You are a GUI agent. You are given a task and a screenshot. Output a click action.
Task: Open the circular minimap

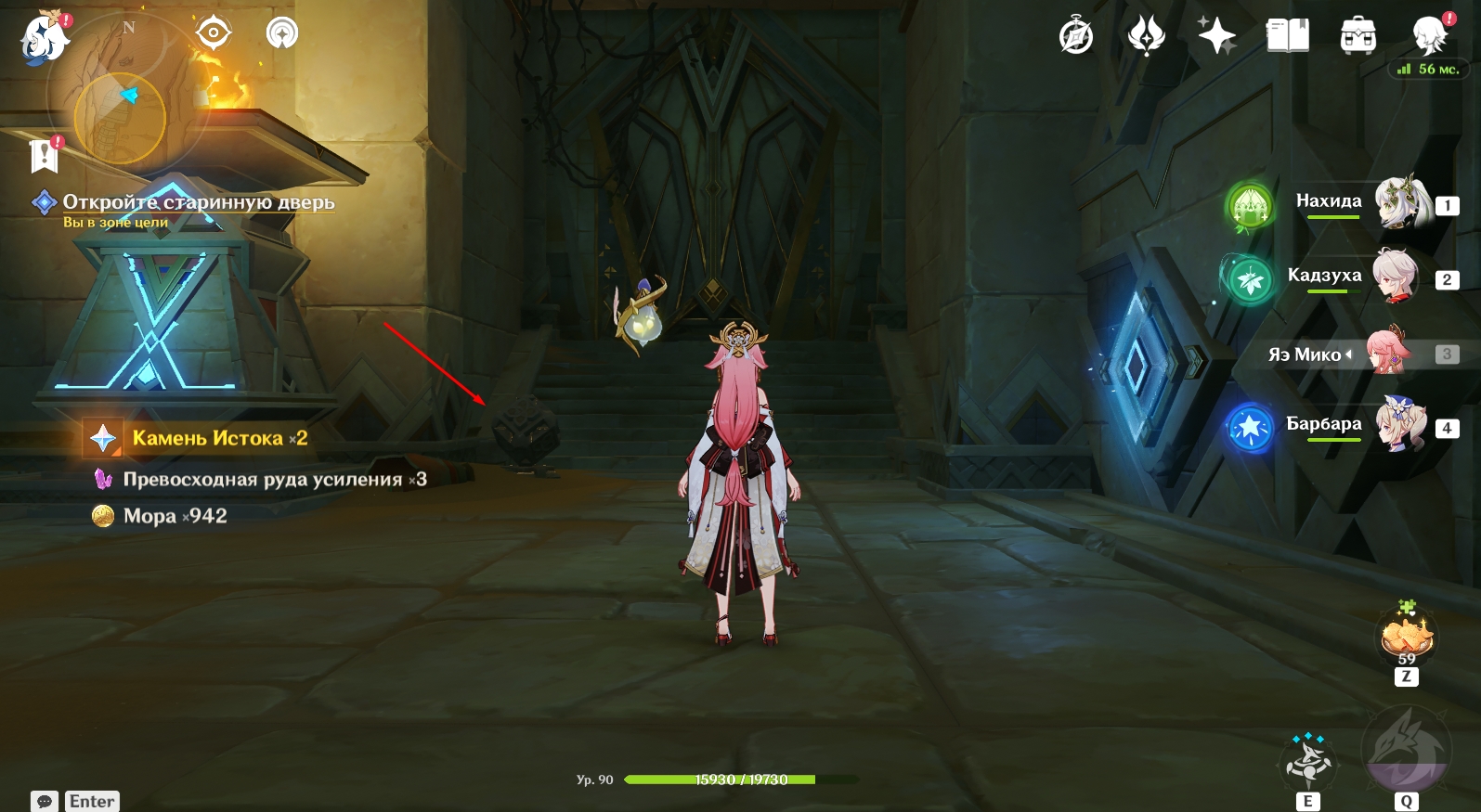click(x=120, y=117)
